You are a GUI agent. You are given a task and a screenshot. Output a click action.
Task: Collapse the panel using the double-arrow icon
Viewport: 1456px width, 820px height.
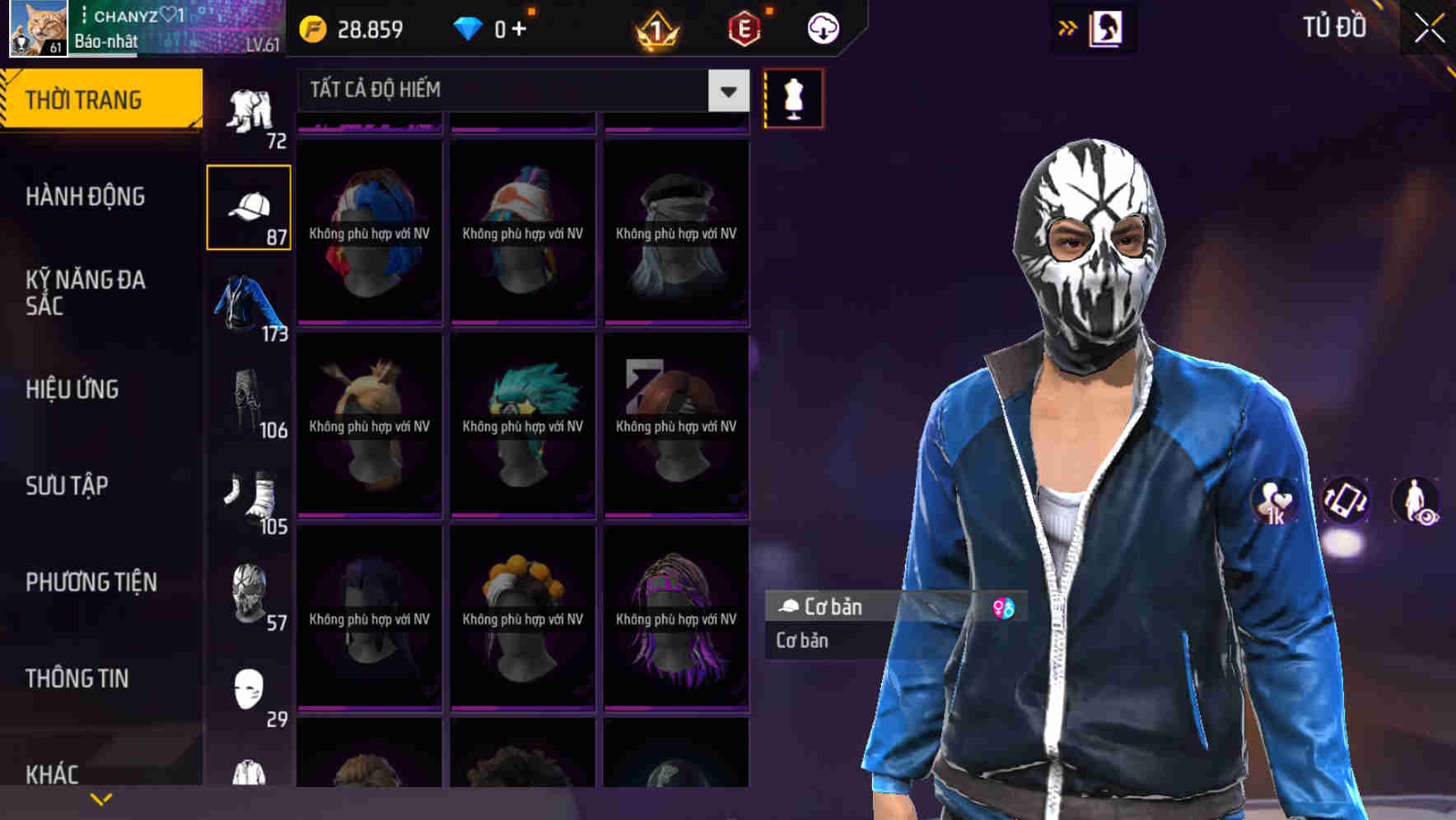[x=1068, y=27]
